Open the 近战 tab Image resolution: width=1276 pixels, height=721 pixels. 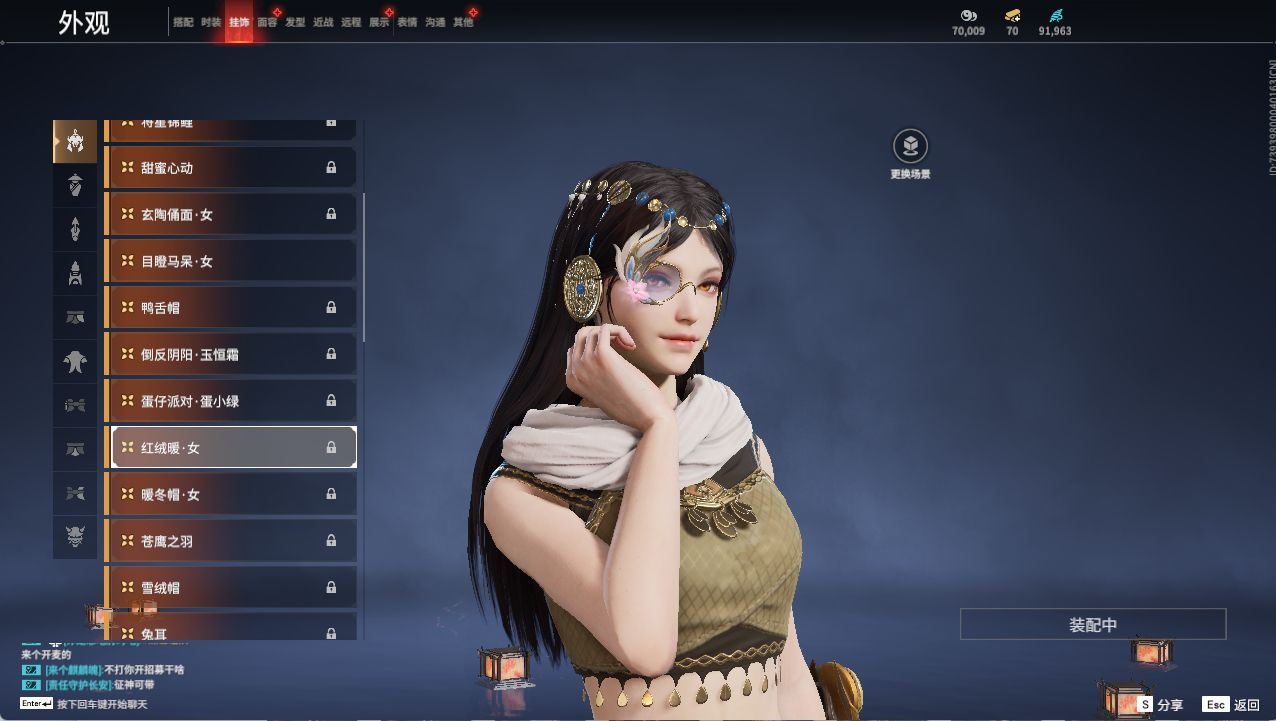323,22
